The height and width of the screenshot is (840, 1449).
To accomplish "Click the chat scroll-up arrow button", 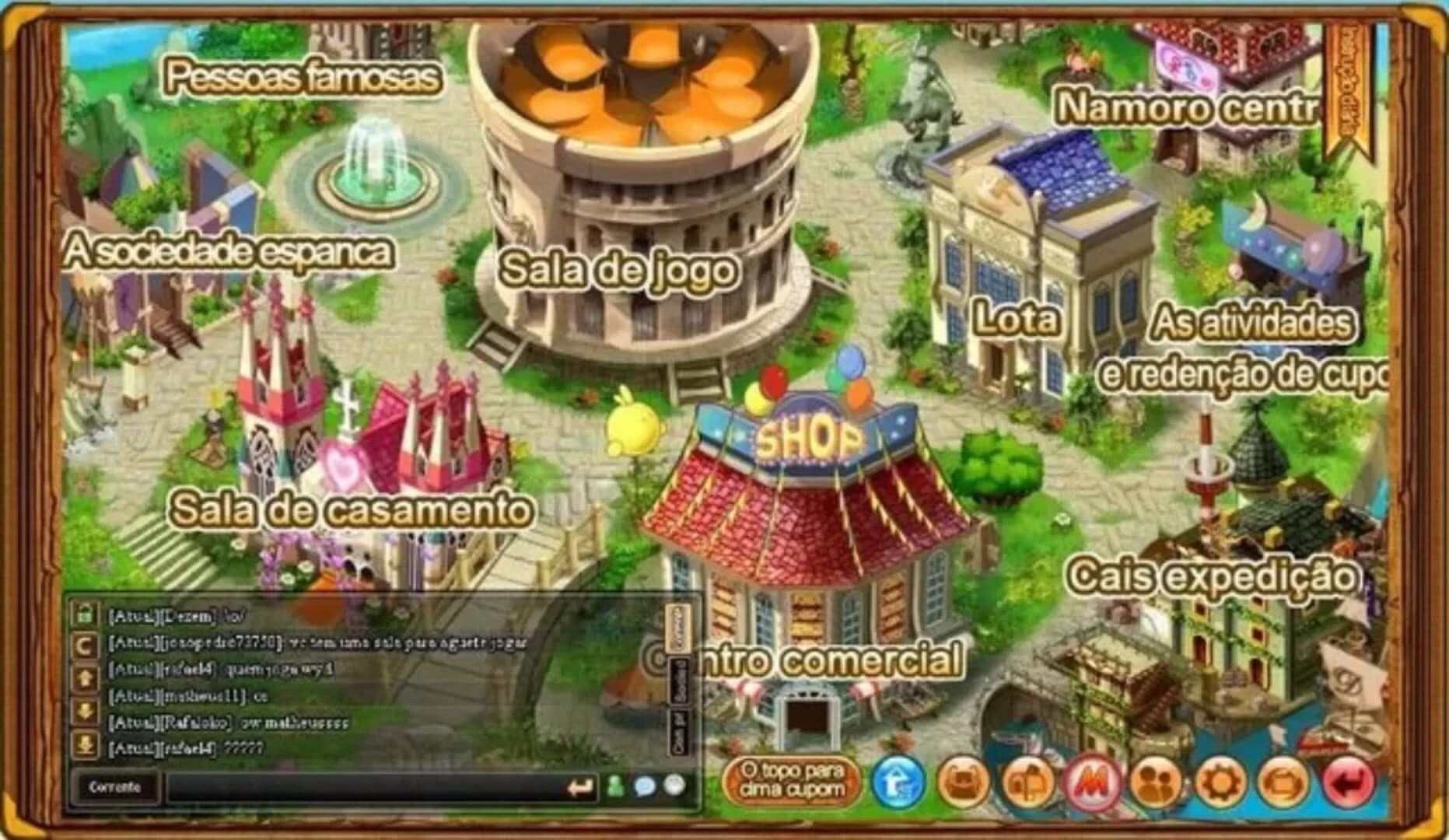I will coord(84,676).
